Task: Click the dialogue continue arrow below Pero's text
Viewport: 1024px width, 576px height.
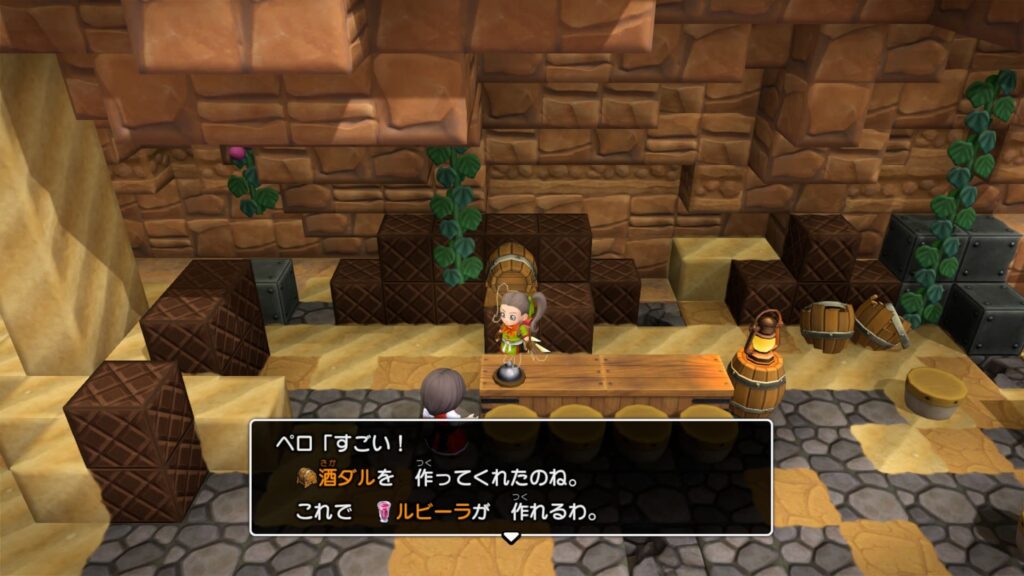Action: coord(511,538)
